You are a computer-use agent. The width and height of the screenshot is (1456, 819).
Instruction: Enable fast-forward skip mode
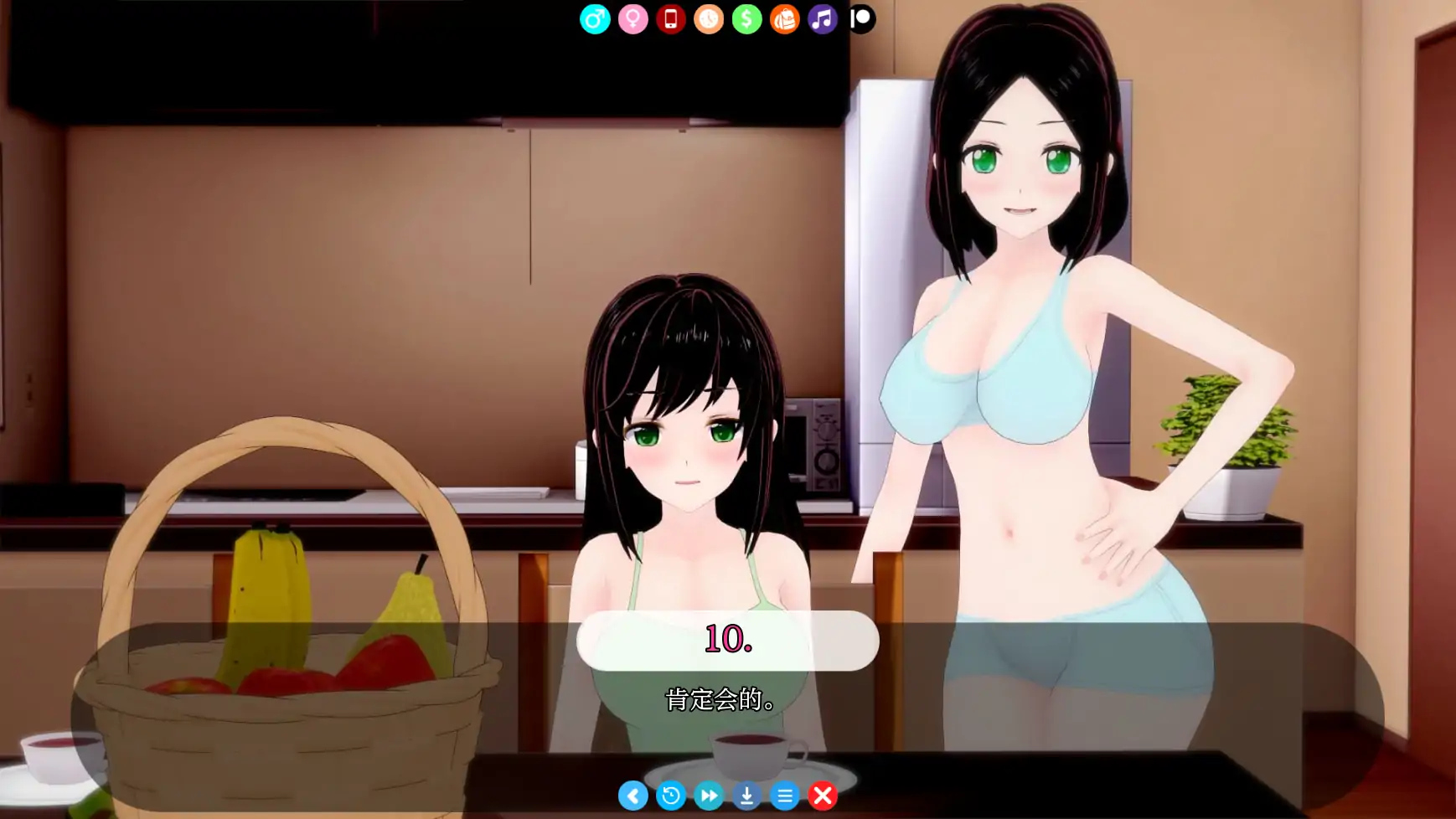710,796
